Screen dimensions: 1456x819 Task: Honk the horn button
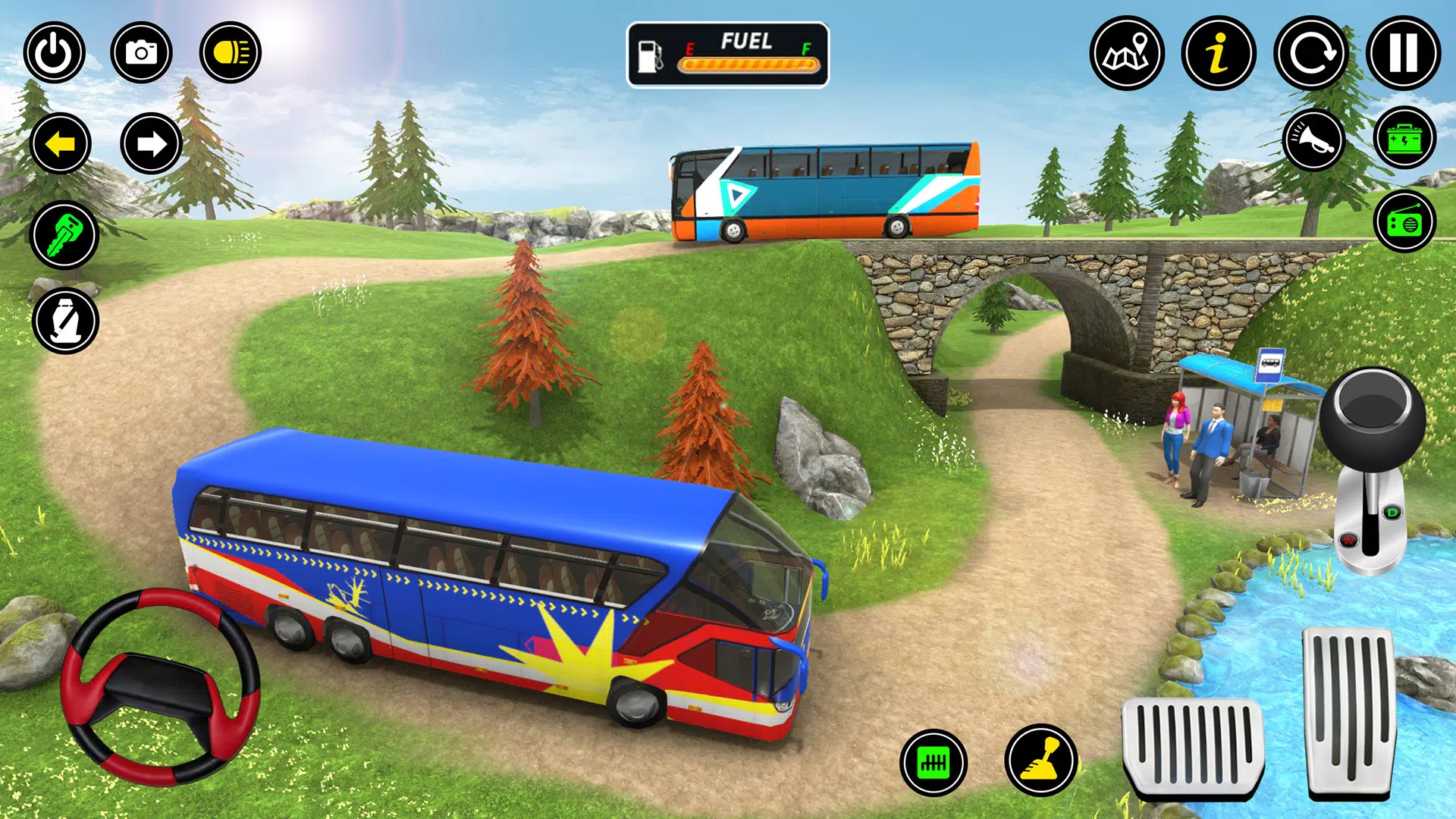tap(1315, 140)
